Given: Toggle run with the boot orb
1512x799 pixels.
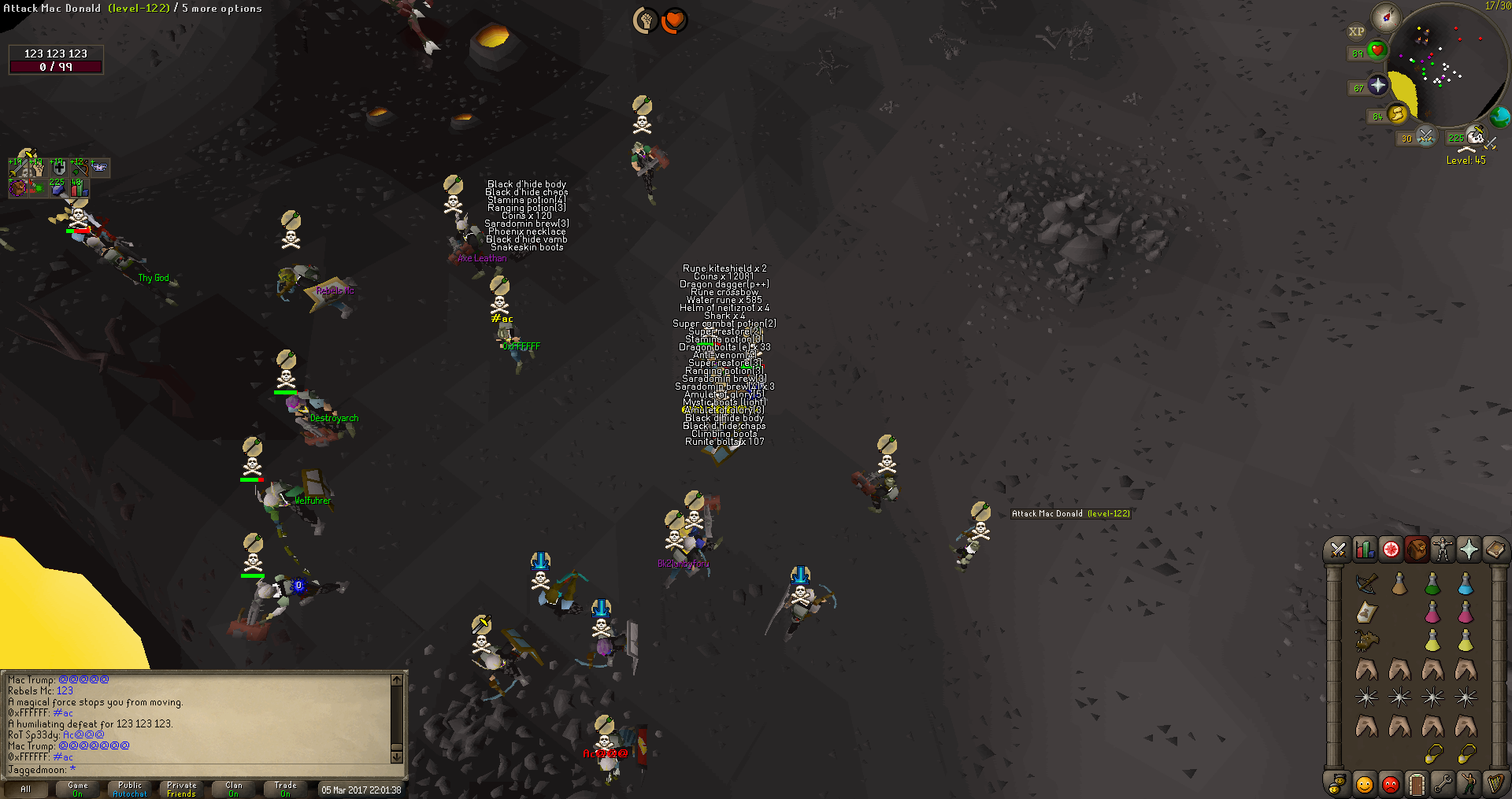Looking at the screenshot, I should (1396, 115).
